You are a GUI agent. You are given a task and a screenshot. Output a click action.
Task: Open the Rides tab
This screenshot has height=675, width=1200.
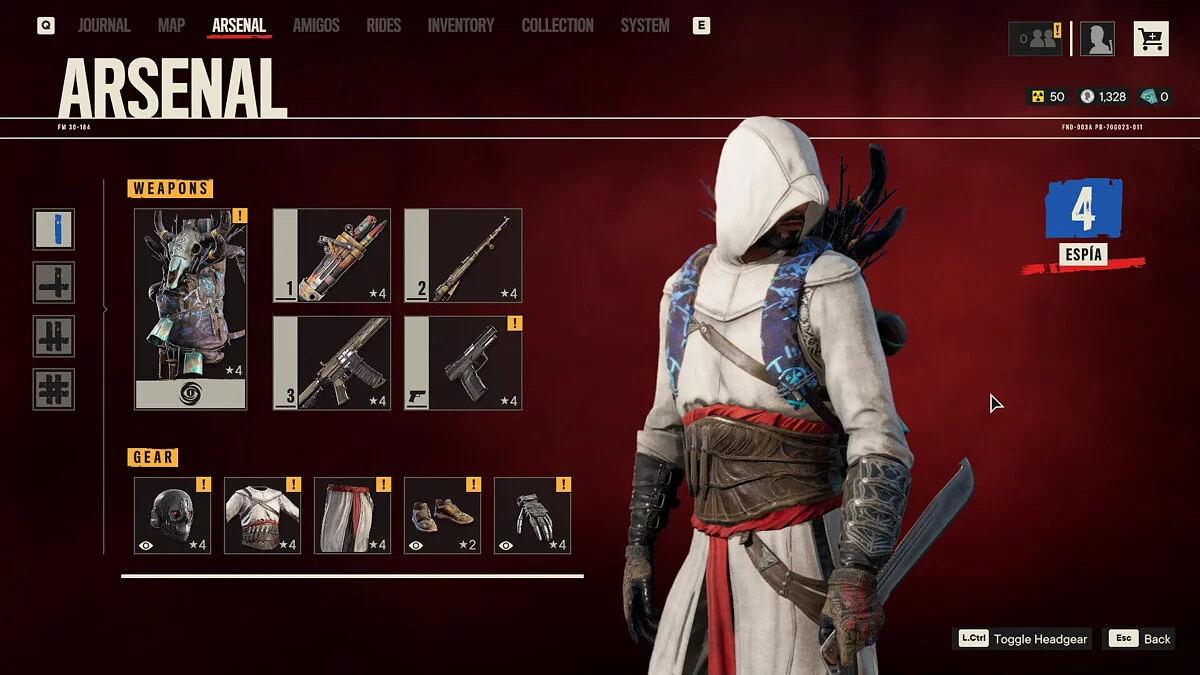click(x=384, y=26)
